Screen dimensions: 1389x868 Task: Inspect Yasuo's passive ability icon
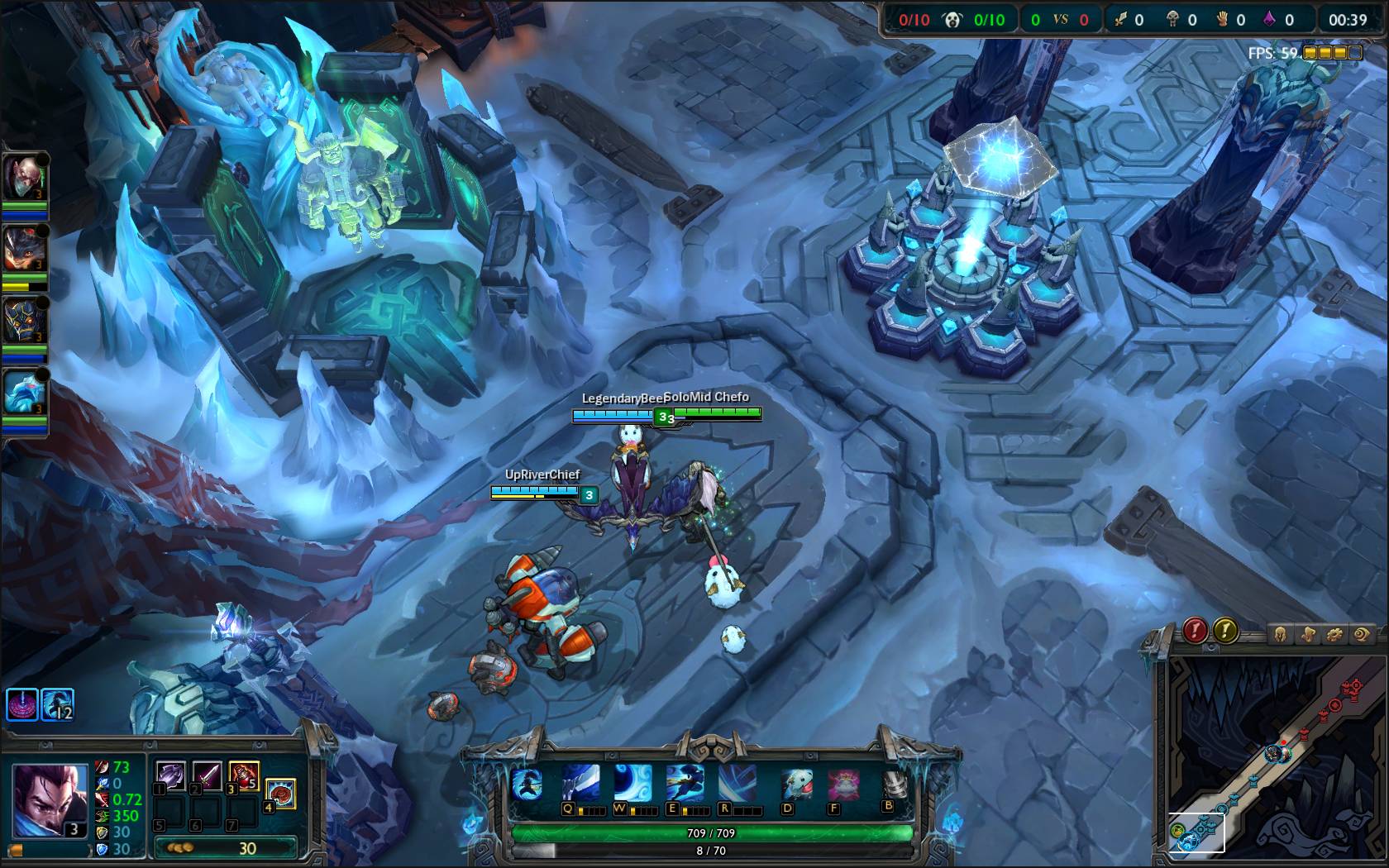[x=526, y=783]
